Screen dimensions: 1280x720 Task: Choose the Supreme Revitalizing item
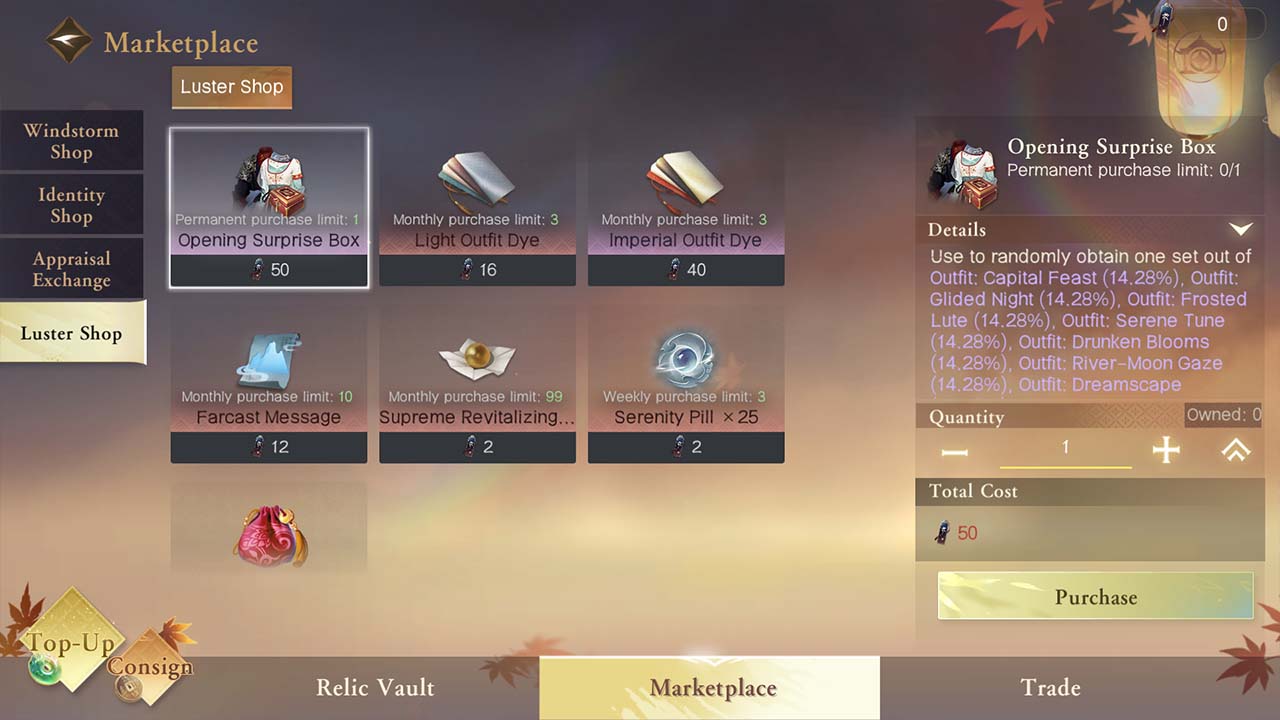477,385
